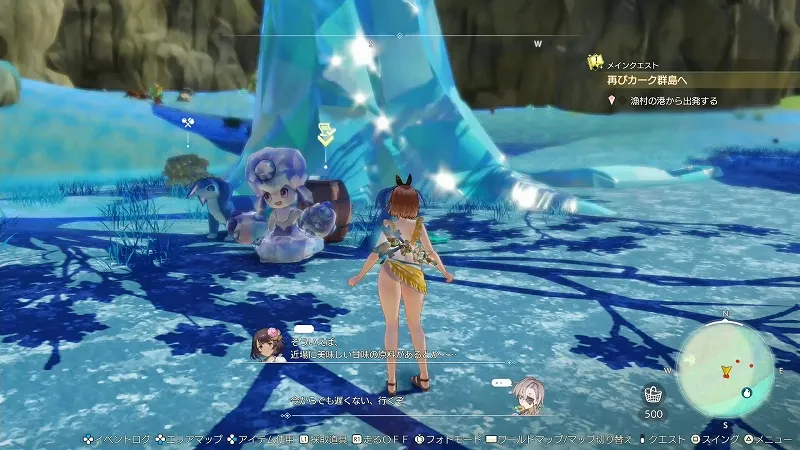Select the silver-haired character dialogue portrait
The image size is (800, 450).
525,394
